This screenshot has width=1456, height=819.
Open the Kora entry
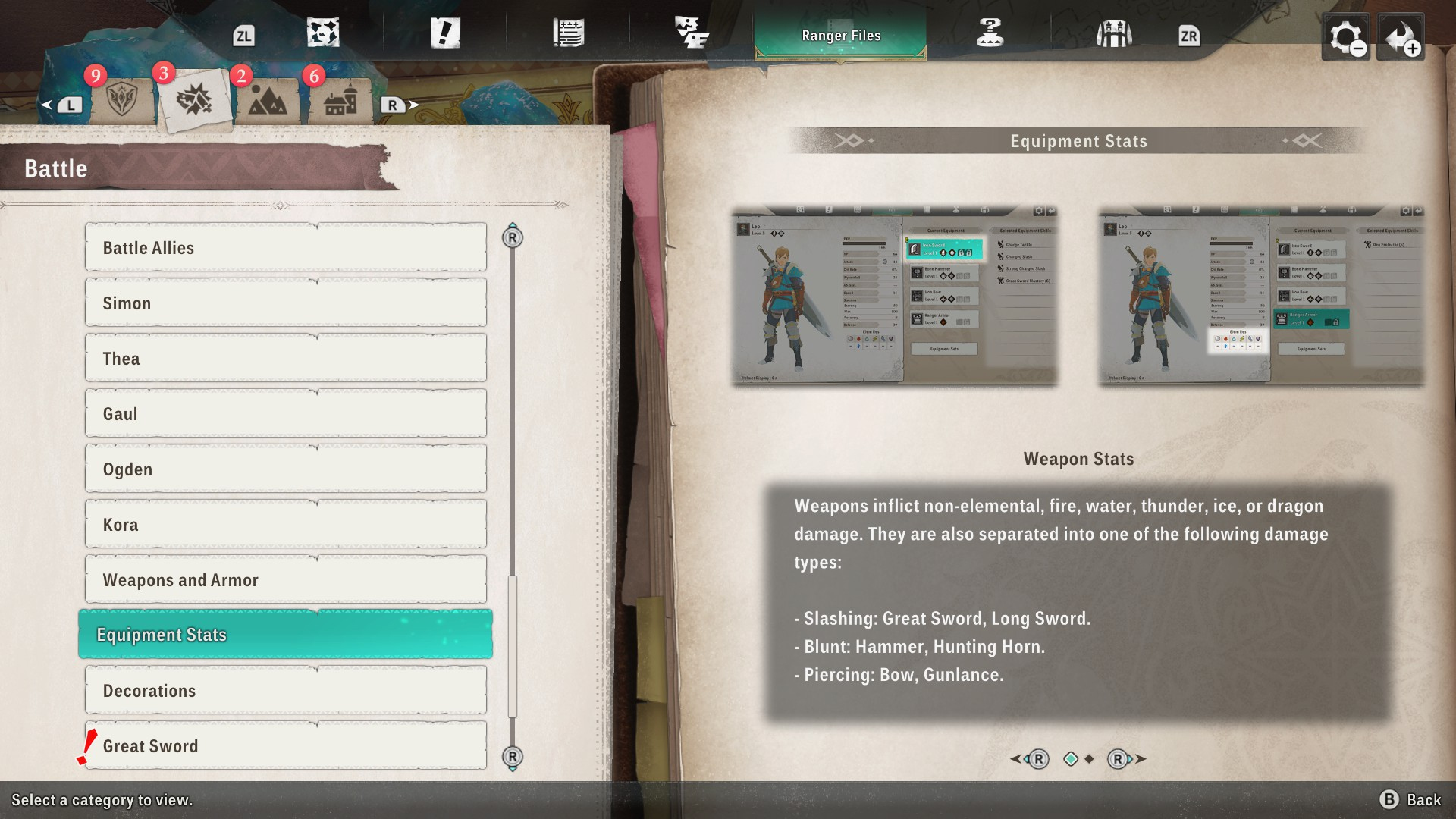pos(285,525)
